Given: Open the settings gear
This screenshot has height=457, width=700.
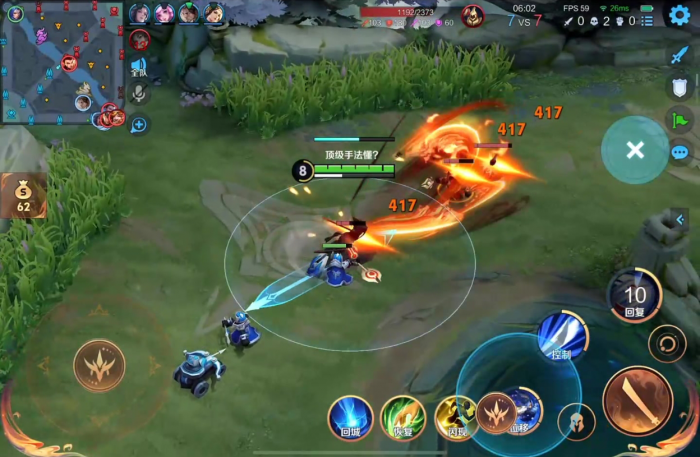Looking at the screenshot, I should [680, 15].
